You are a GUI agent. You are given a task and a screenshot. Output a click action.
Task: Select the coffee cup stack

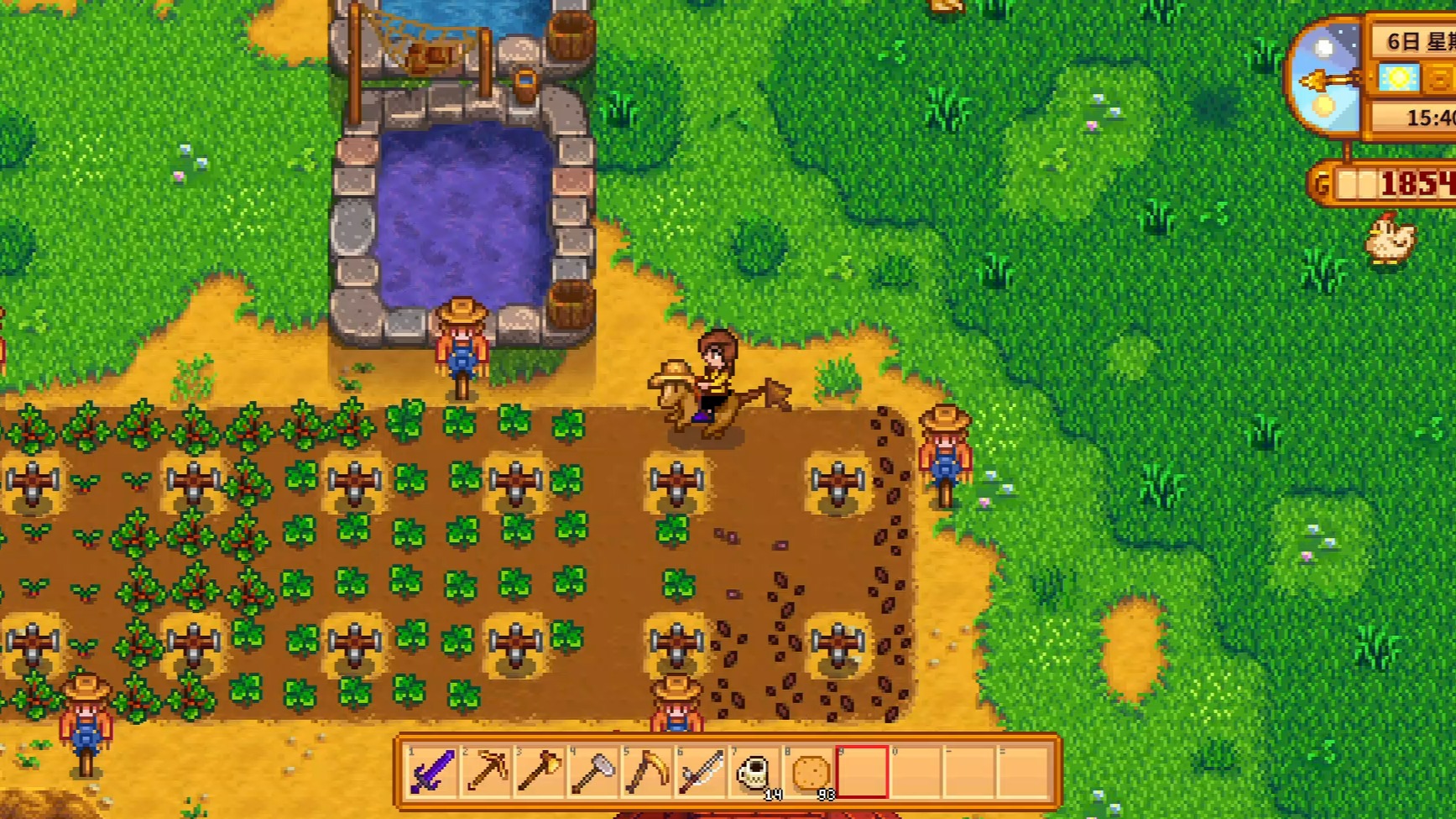pos(754,771)
